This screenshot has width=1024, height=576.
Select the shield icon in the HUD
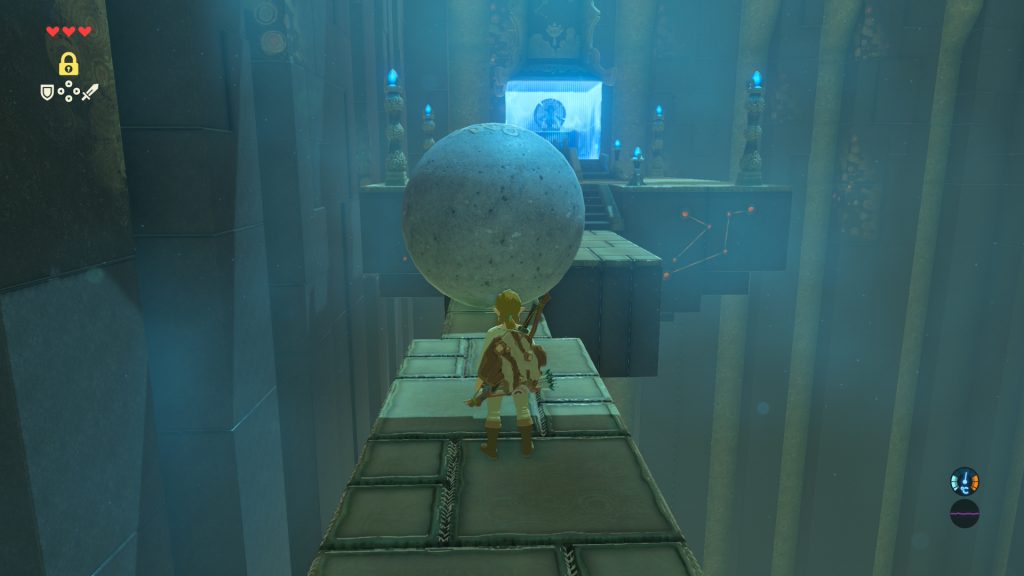[x=46, y=92]
